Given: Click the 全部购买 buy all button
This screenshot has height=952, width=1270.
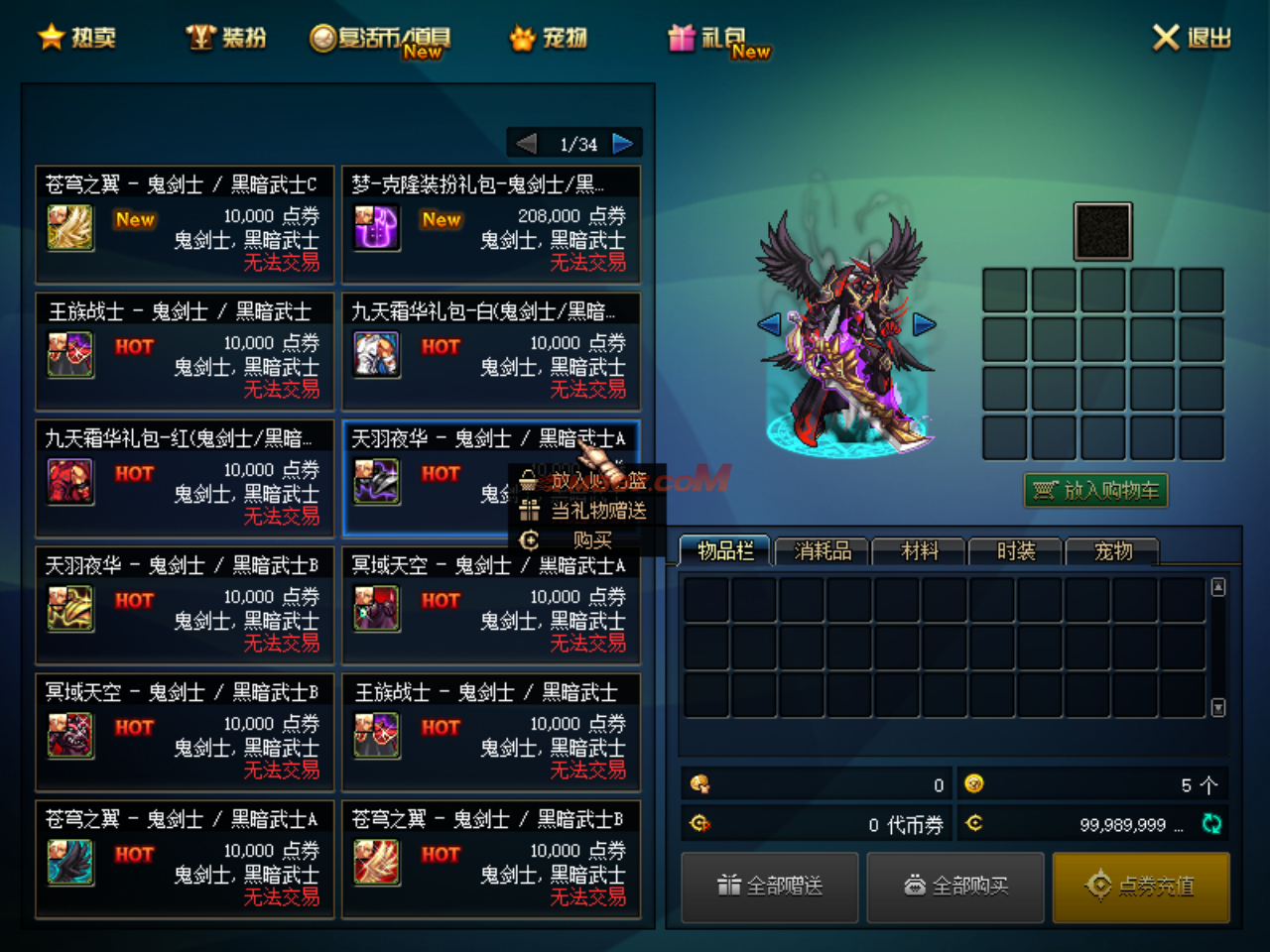Looking at the screenshot, I should [x=955, y=886].
